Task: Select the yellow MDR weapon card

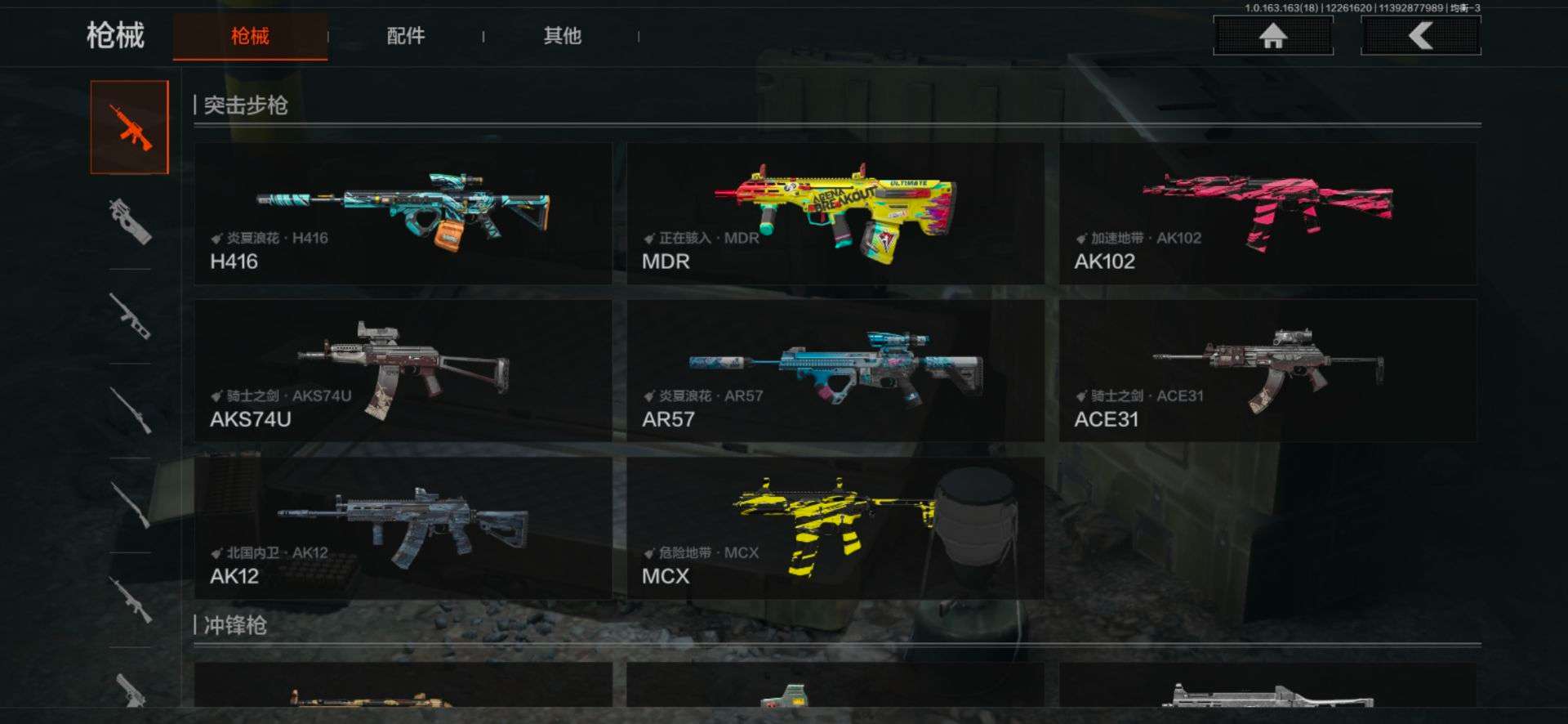Action: tap(835, 214)
